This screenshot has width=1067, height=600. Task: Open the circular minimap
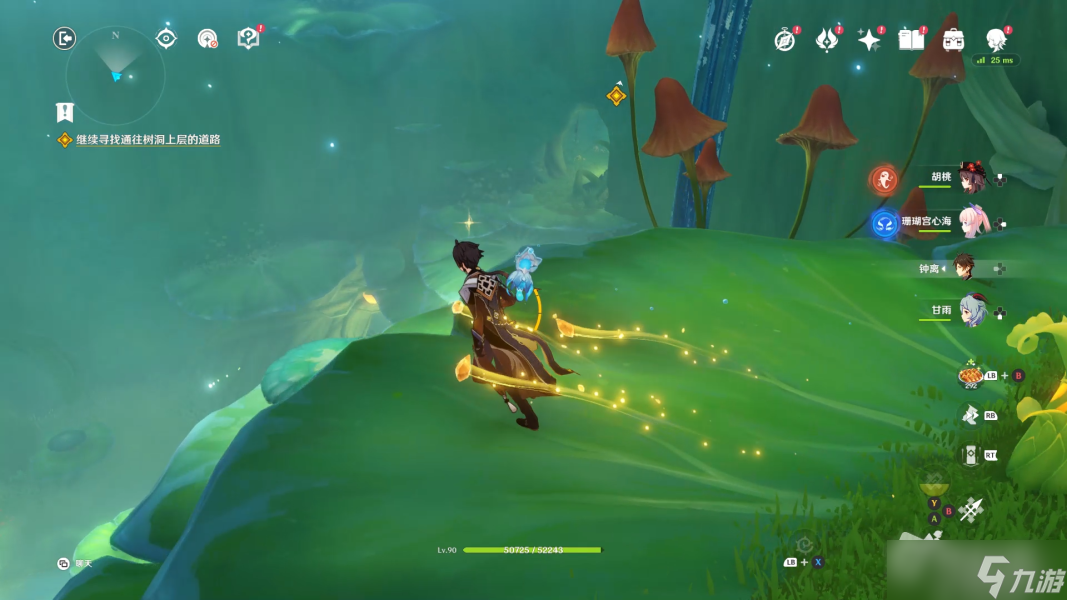115,75
